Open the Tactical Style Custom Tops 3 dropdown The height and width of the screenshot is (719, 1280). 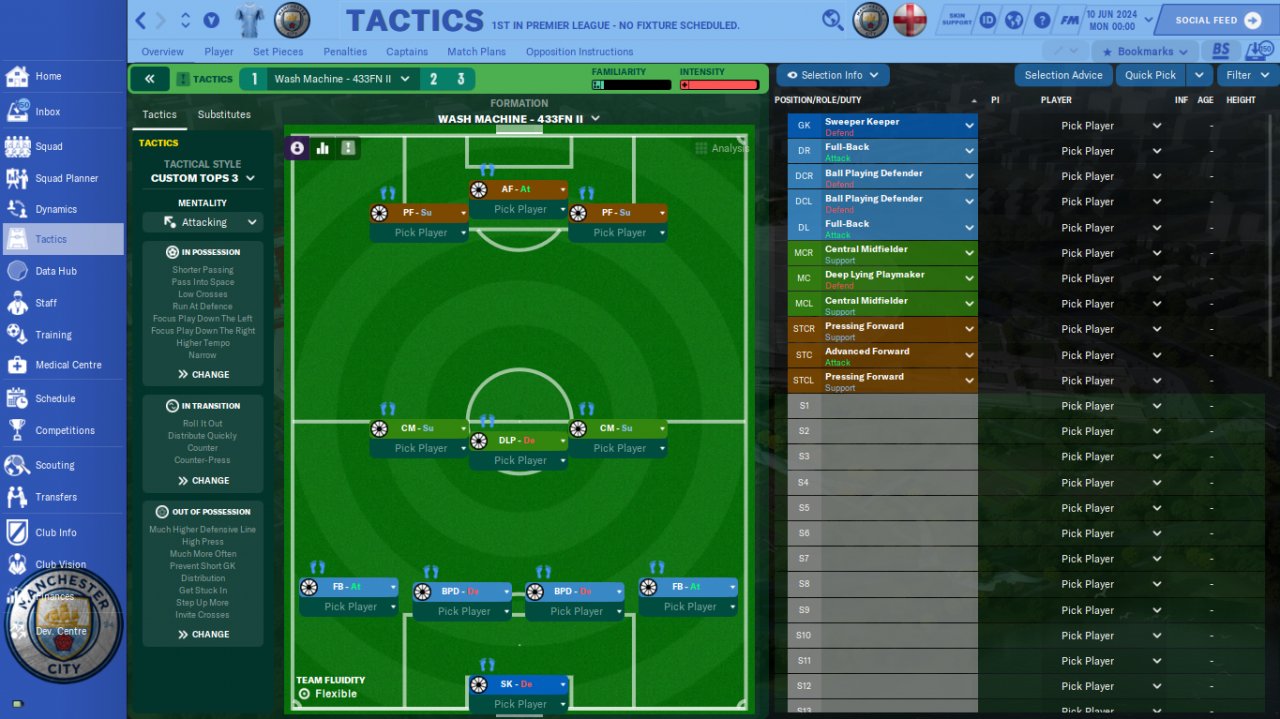coord(203,178)
